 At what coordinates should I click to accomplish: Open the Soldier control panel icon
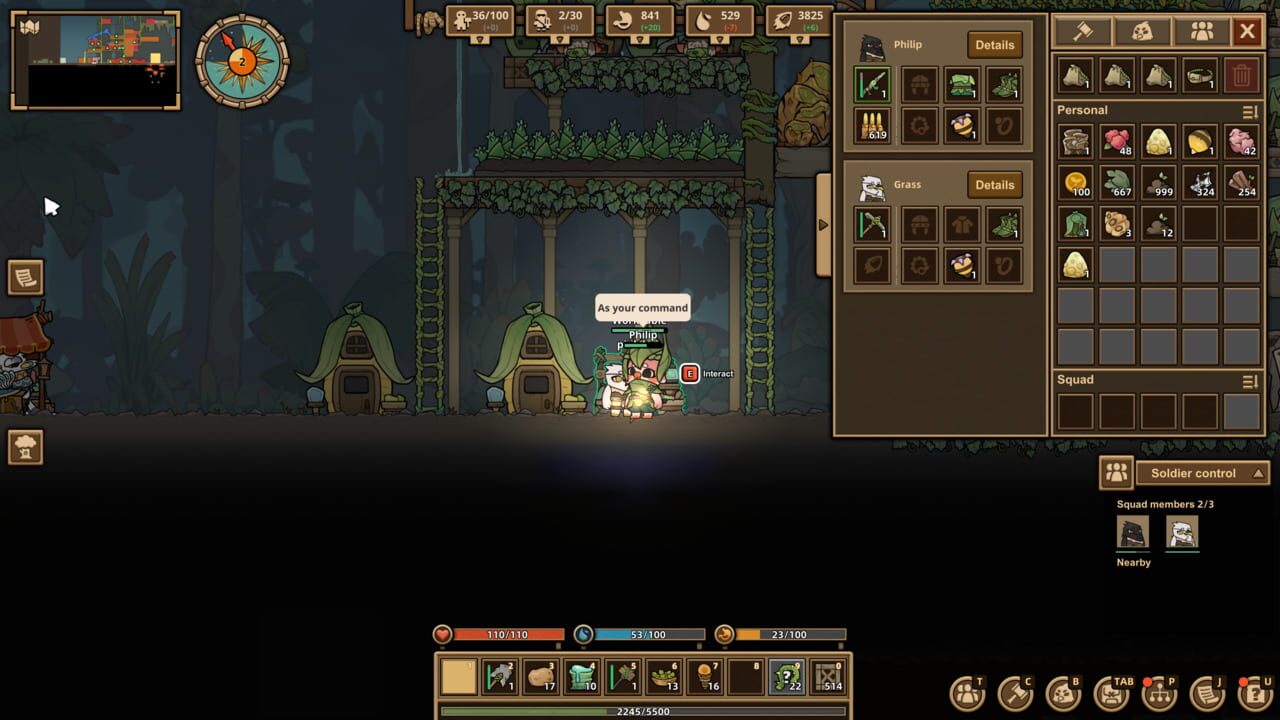click(1117, 473)
